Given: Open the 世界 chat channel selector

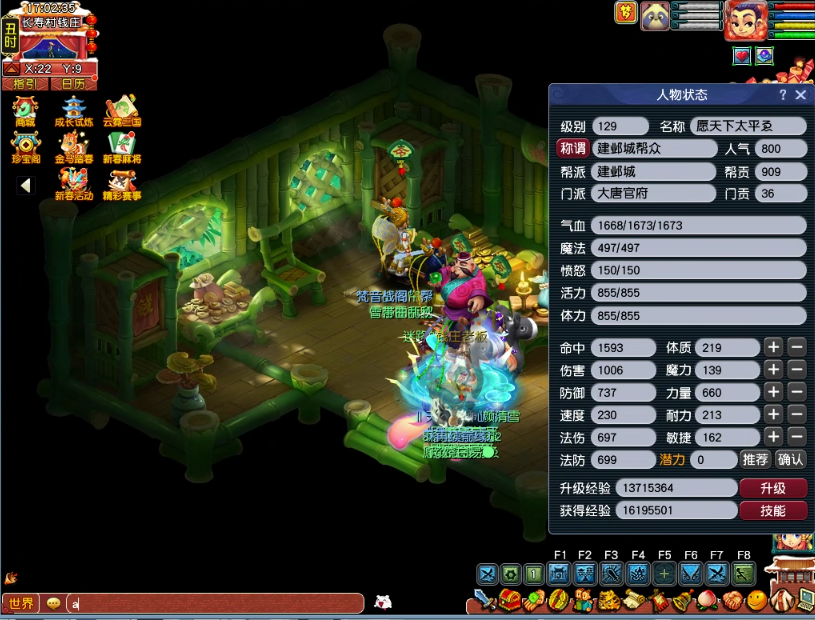Looking at the screenshot, I should pos(21,604).
